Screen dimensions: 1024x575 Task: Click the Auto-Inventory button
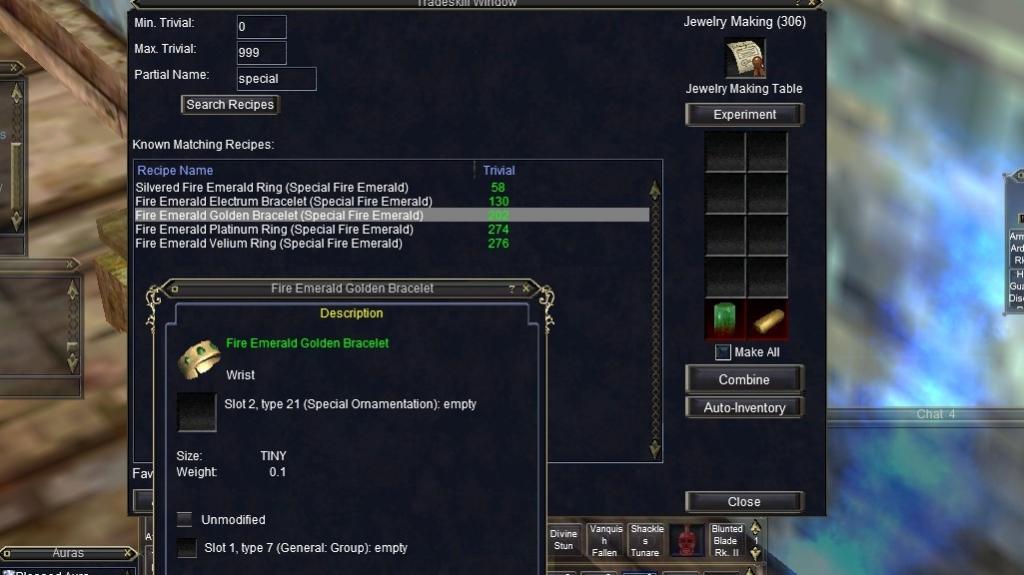(x=744, y=408)
